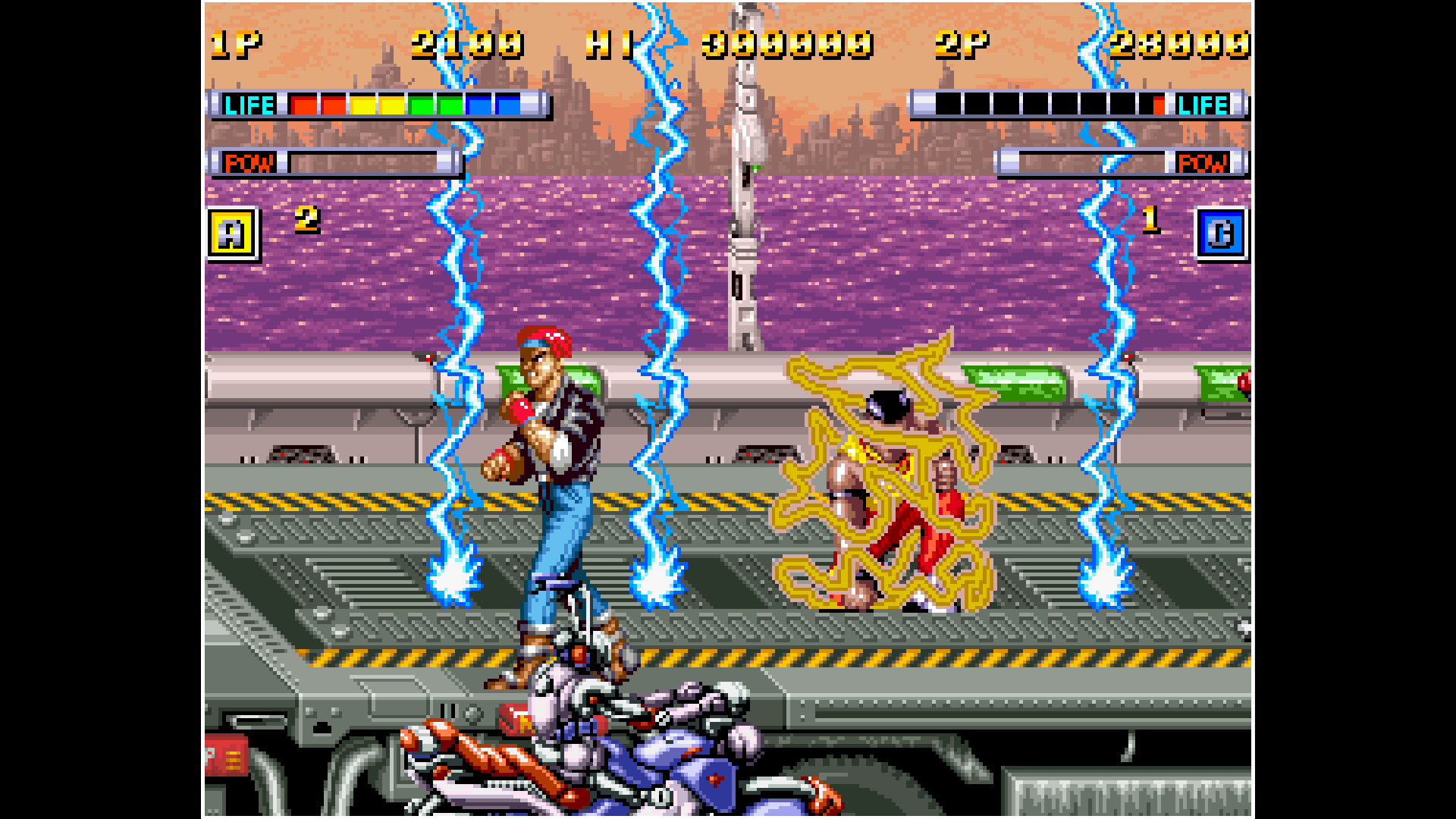Image resolution: width=1456 pixels, height=819 pixels.
Task: Click the green segment of the life bar
Action: (436, 104)
